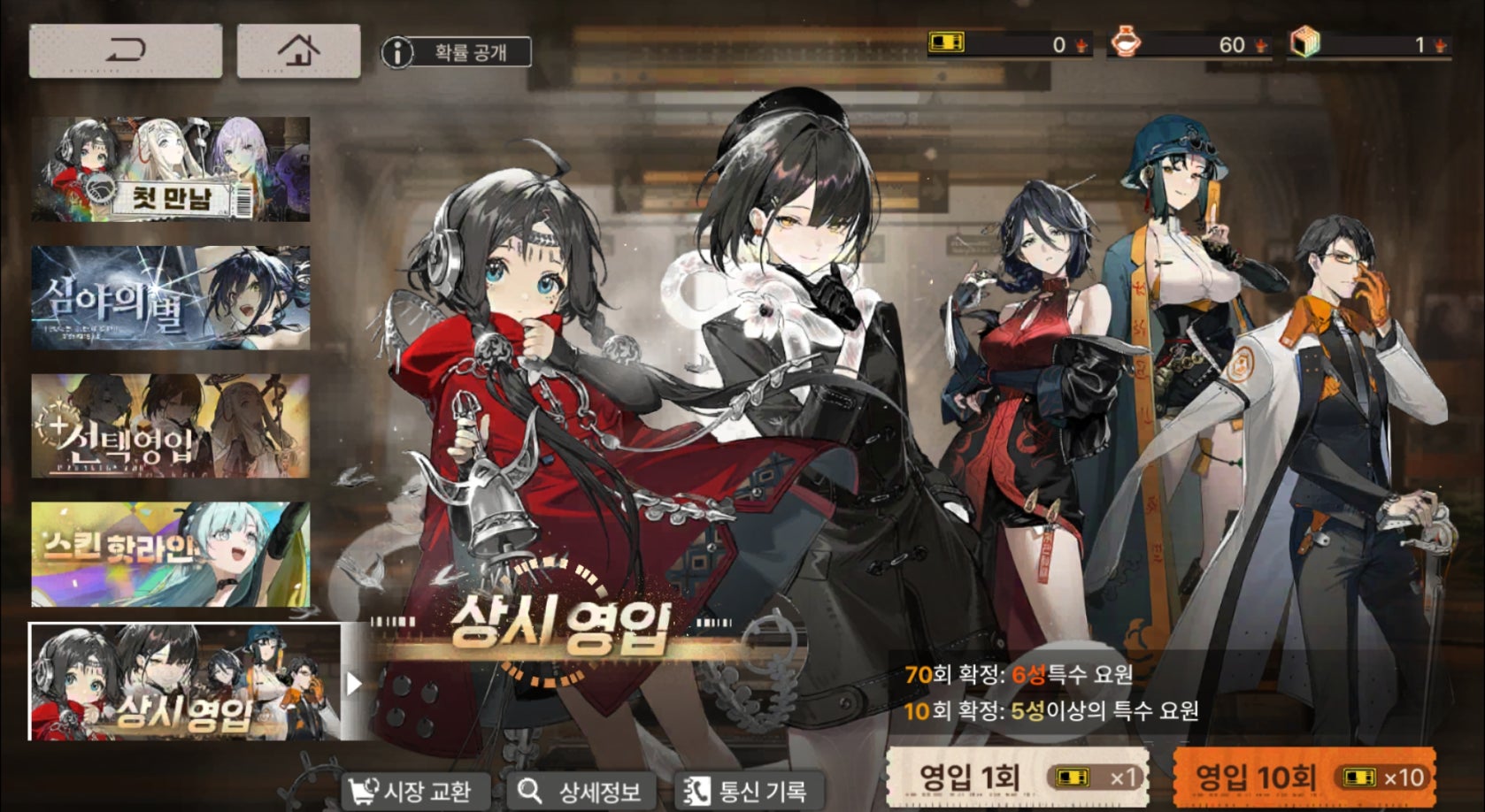Recruit ten times with 영입 10회

(x=1304, y=778)
